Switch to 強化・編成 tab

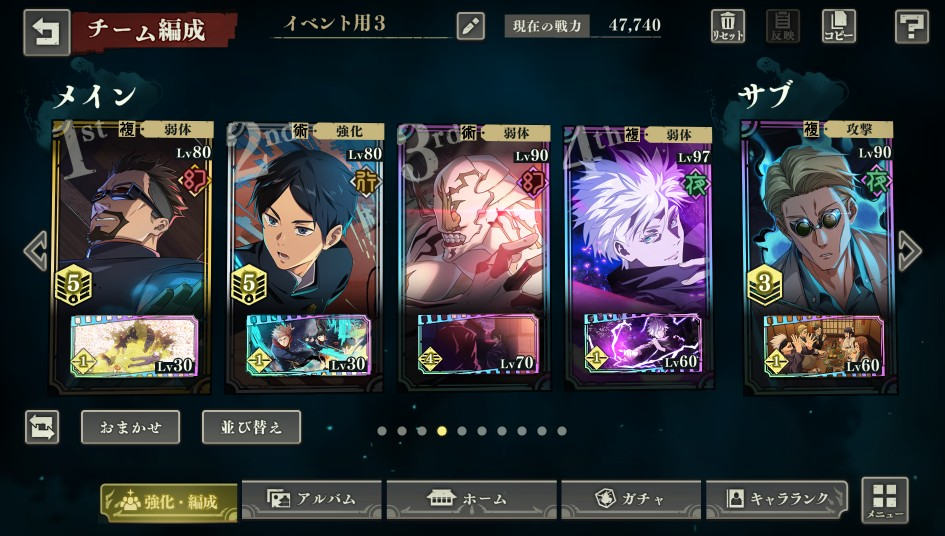[x=169, y=501]
